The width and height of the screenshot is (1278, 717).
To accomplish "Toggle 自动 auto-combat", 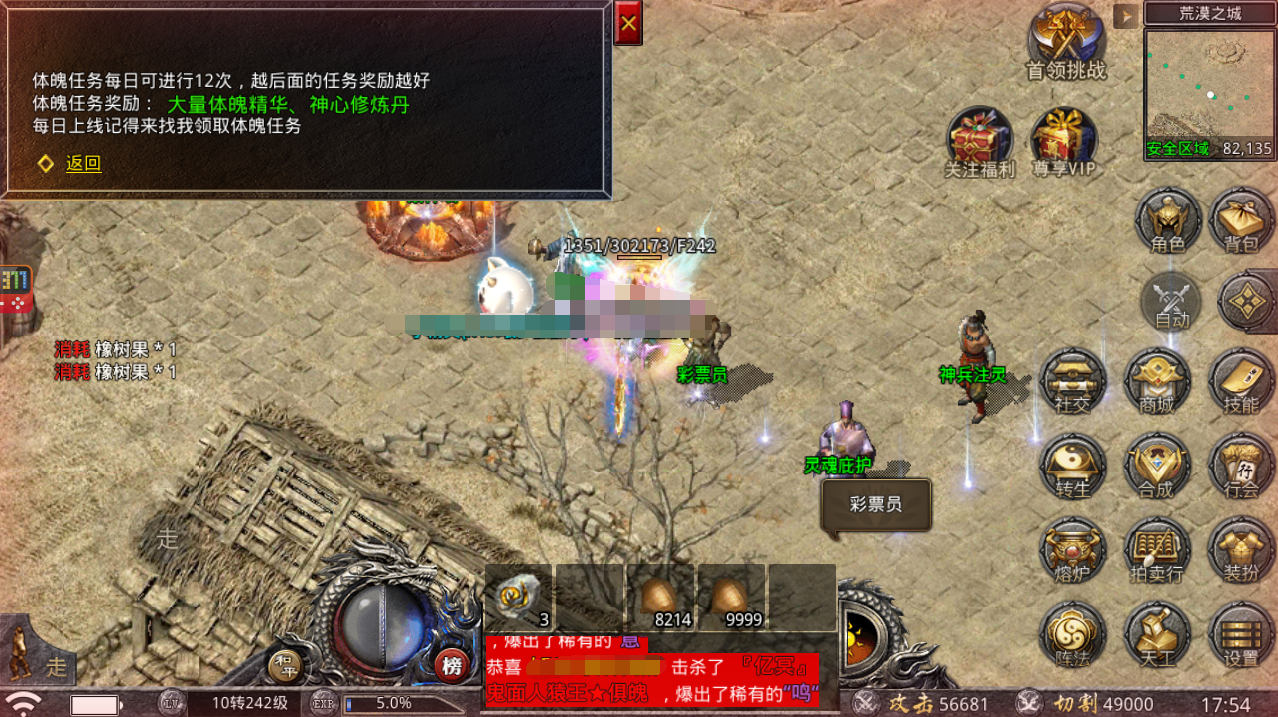I will [x=1171, y=300].
